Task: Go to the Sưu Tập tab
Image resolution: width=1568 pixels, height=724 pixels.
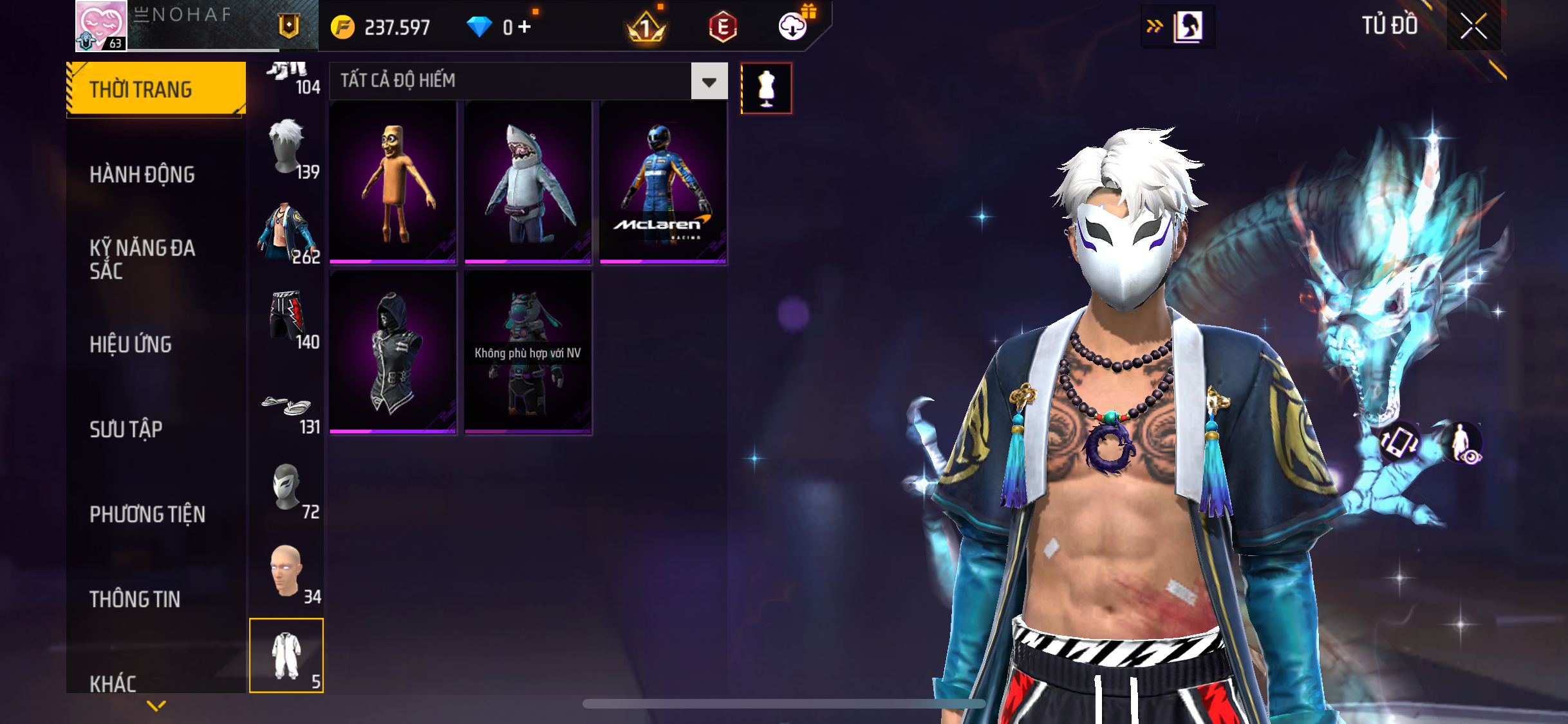Action: pos(126,429)
